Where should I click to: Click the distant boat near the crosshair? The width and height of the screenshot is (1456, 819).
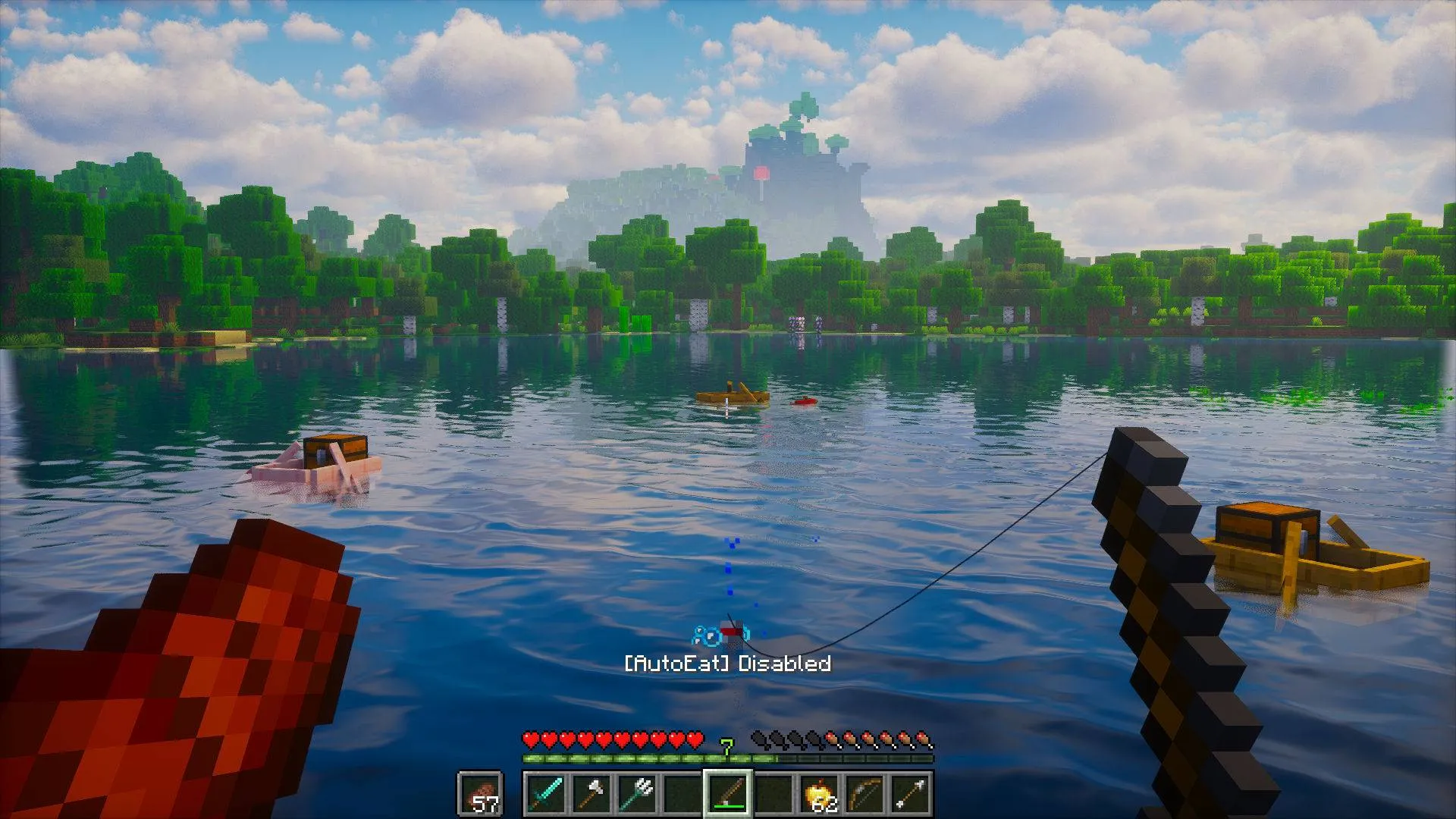(x=730, y=395)
